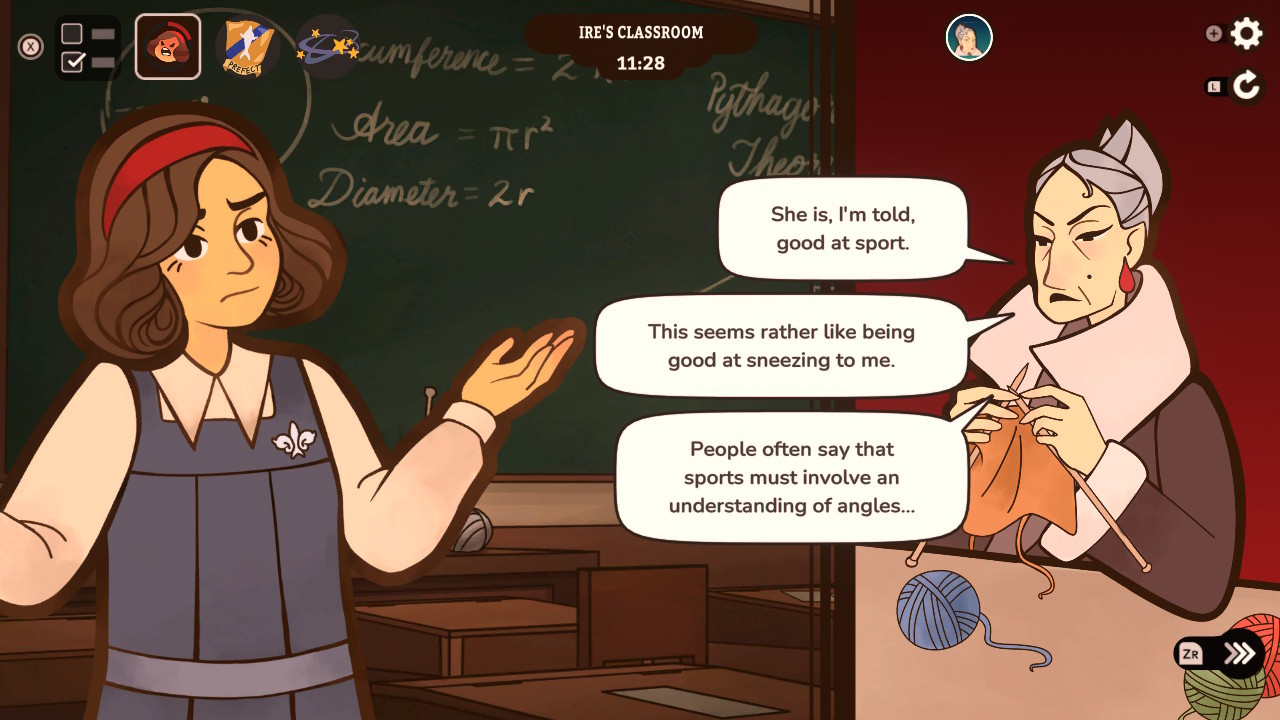Screen dimensions: 1280x720
Task: Open the settings gear
Action: (x=1248, y=33)
